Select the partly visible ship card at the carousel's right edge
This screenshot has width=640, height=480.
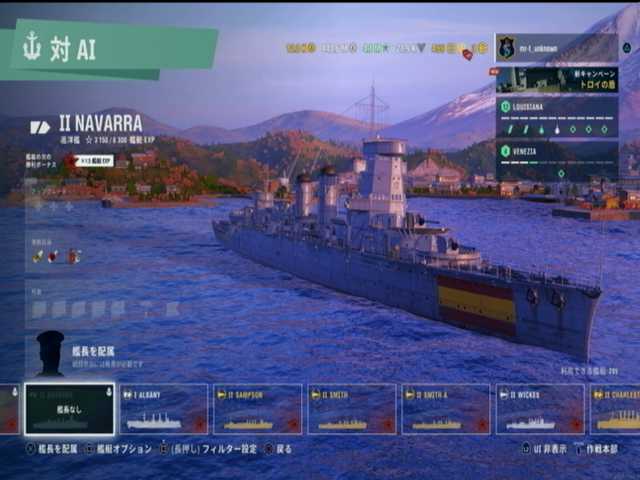616,409
